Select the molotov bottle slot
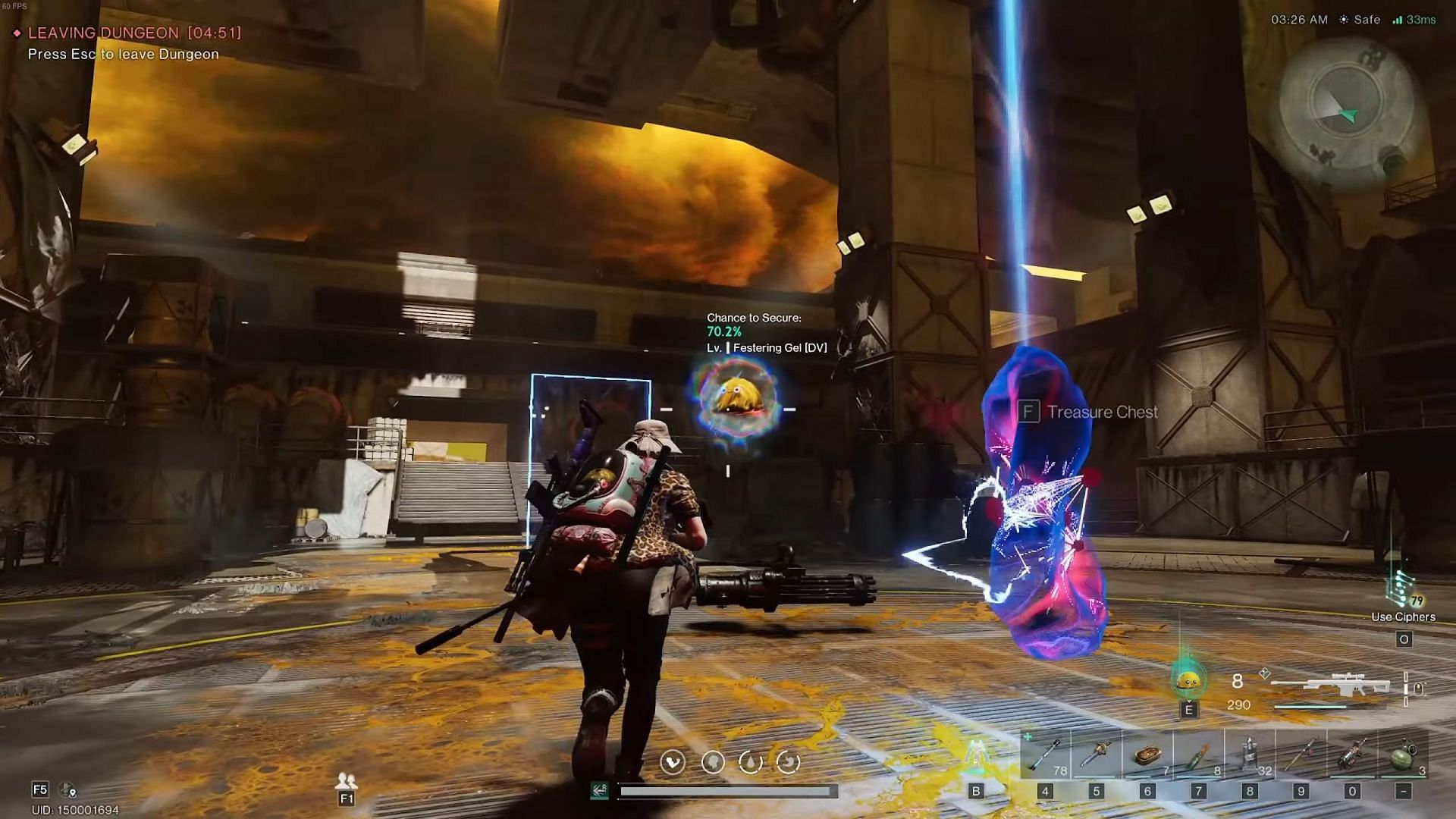This screenshot has width=1456, height=819. [x=1198, y=755]
